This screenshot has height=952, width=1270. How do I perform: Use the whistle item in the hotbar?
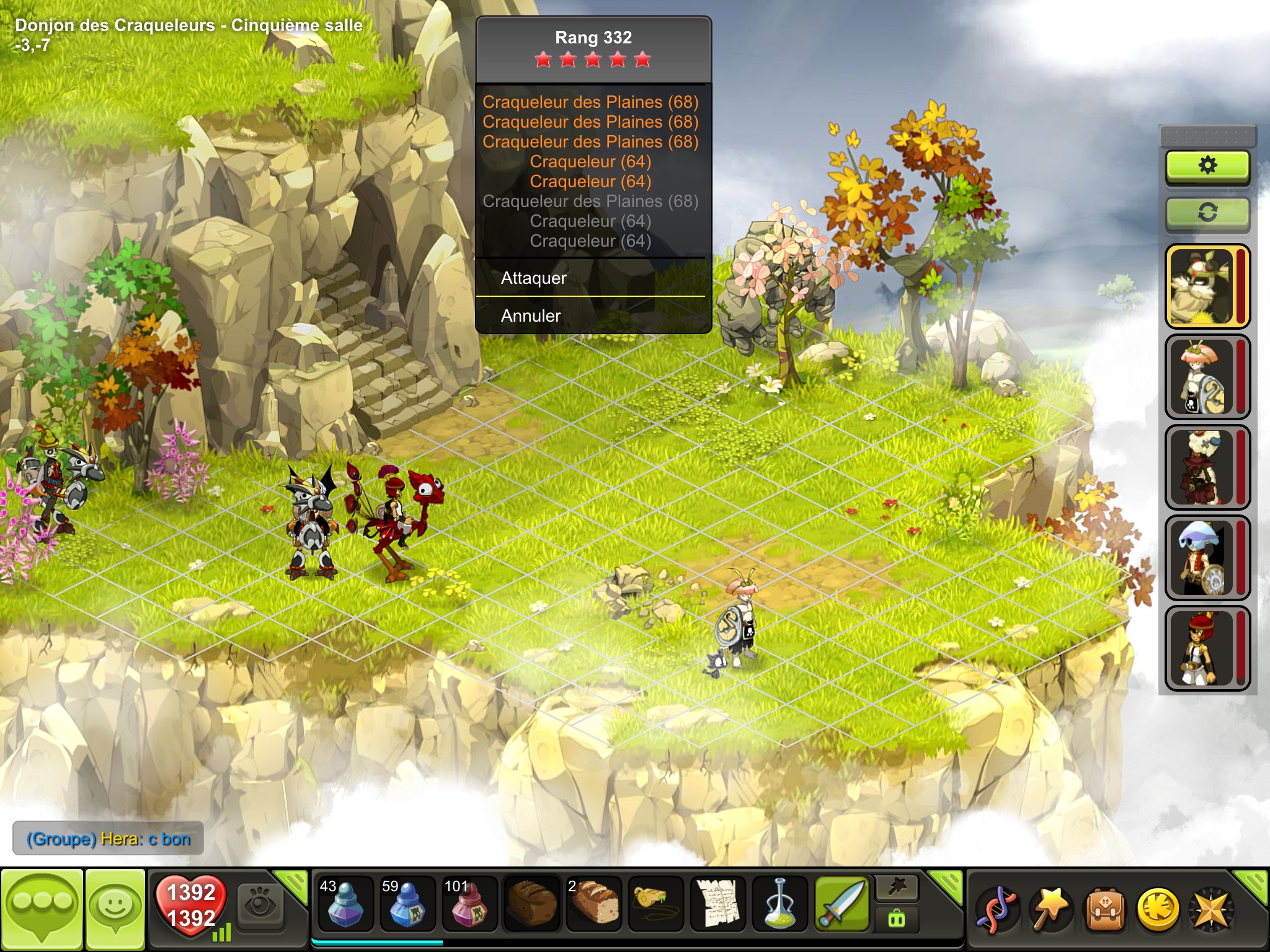click(x=655, y=904)
